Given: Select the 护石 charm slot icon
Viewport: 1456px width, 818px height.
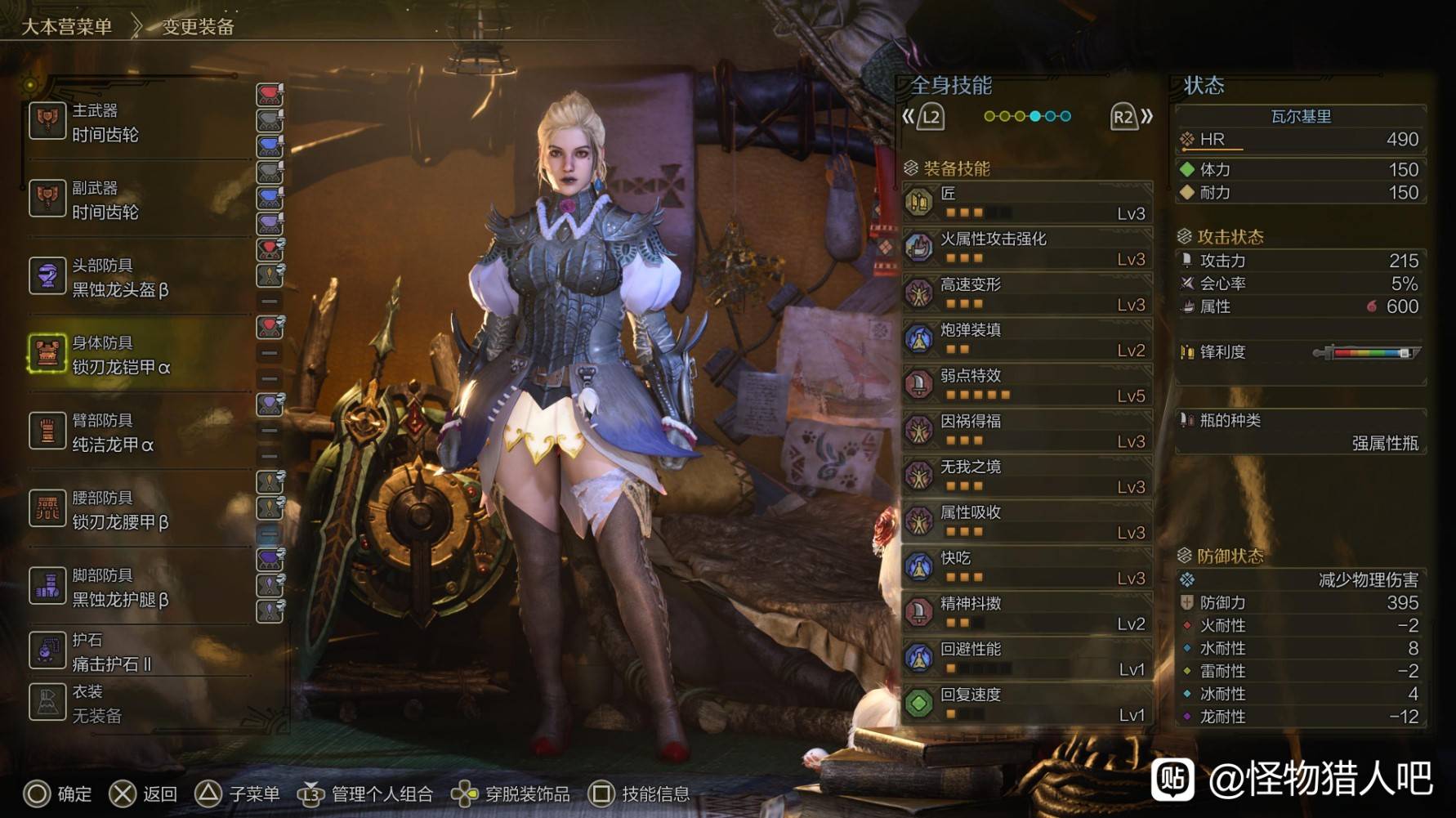Looking at the screenshot, I should click(x=47, y=648).
